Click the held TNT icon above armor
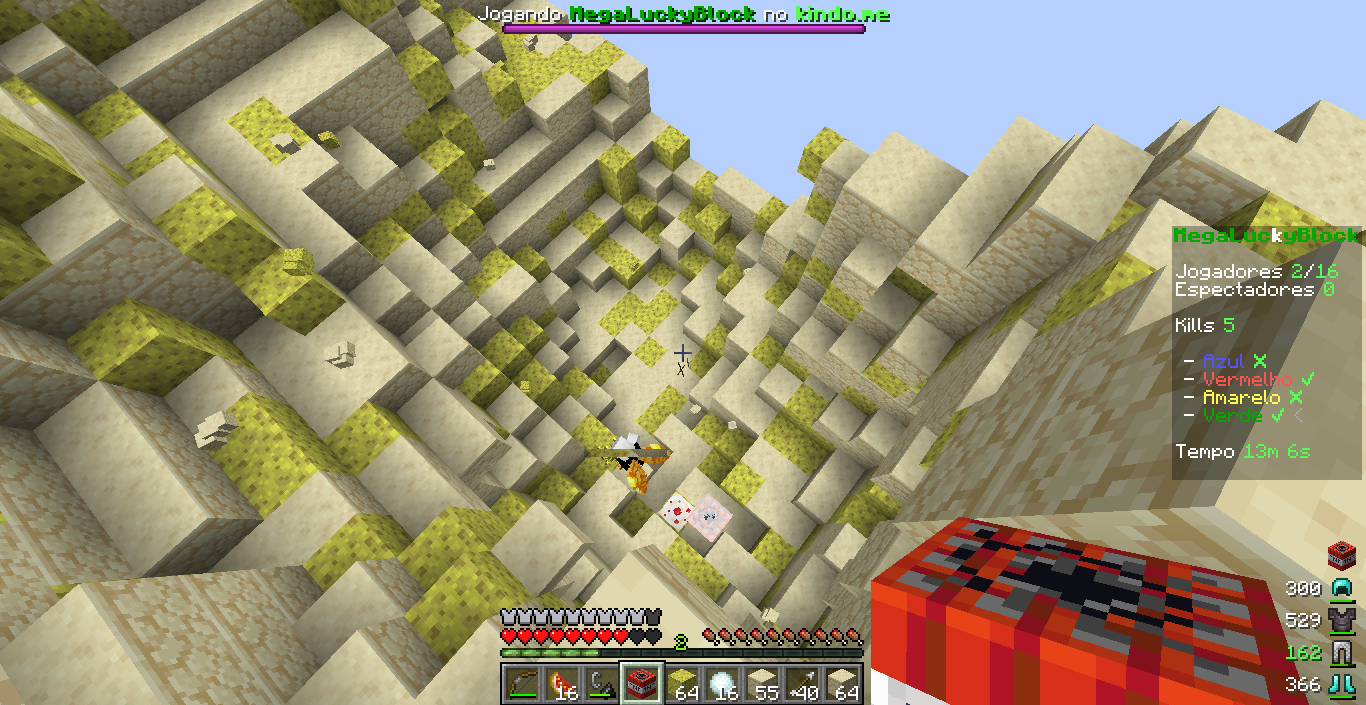This screenshot has width=1366, height=705. tap(1340, 555)
